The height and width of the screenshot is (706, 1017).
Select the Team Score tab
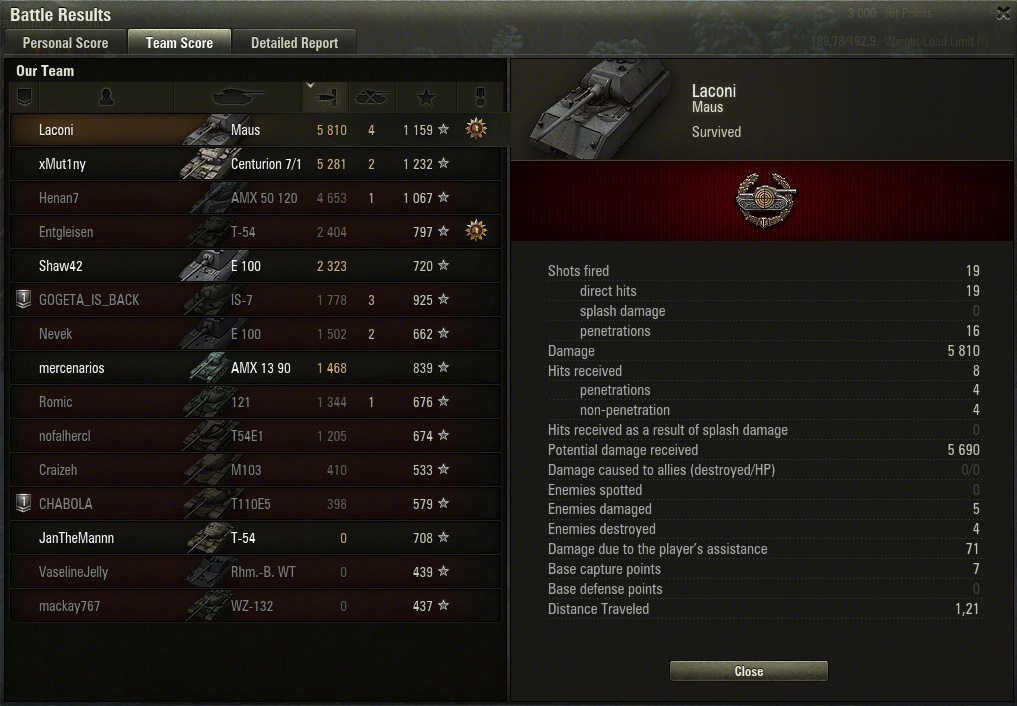click(x=179, y=43)
